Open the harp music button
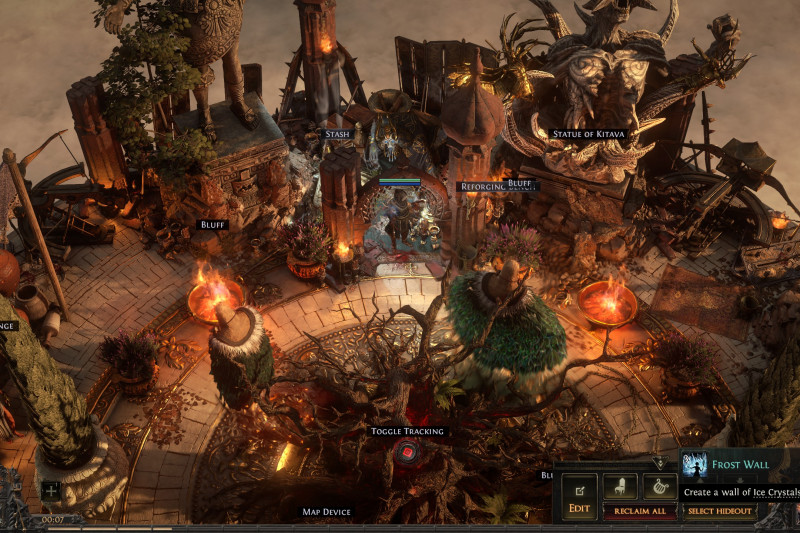The width and height of the screenshot is (800, 533). (658, 487)
